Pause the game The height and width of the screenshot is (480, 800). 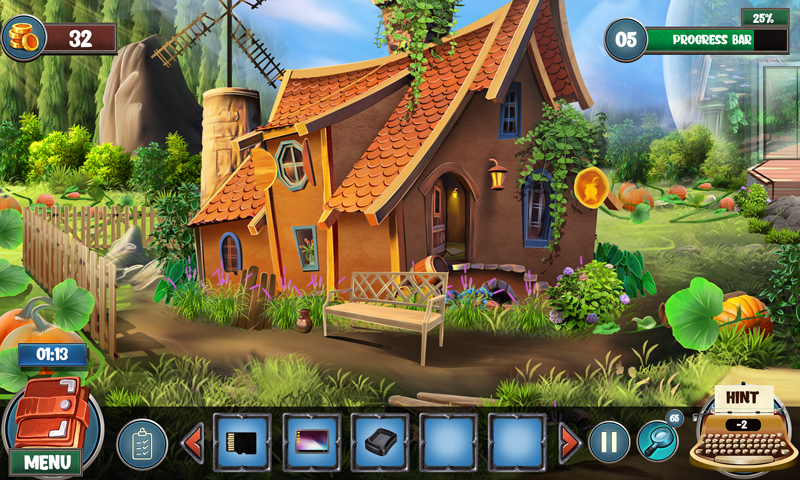coord(608,441)
